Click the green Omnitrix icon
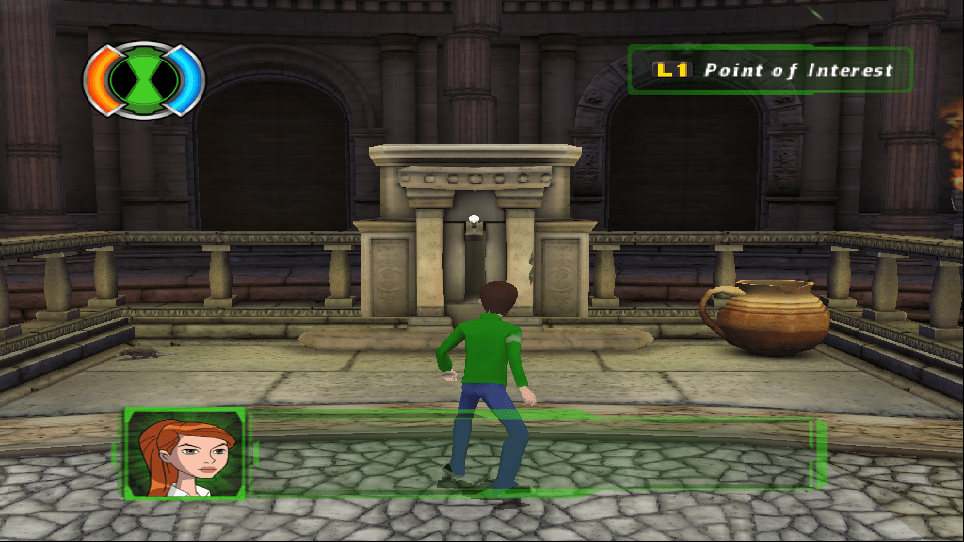The width and height of the screenshot is (964, 542). pos(143,79)
